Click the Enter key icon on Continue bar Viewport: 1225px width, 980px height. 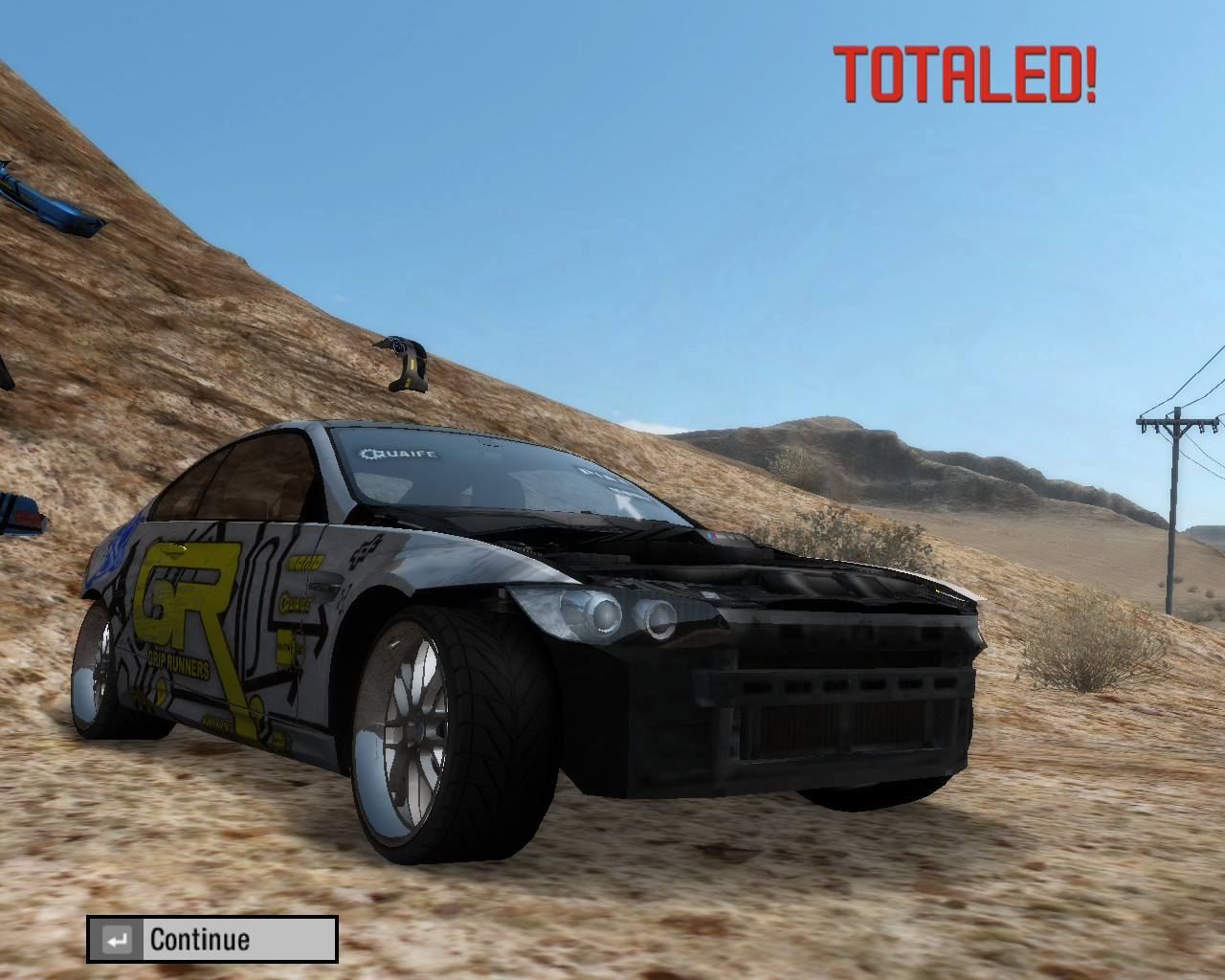pos(119,939)
